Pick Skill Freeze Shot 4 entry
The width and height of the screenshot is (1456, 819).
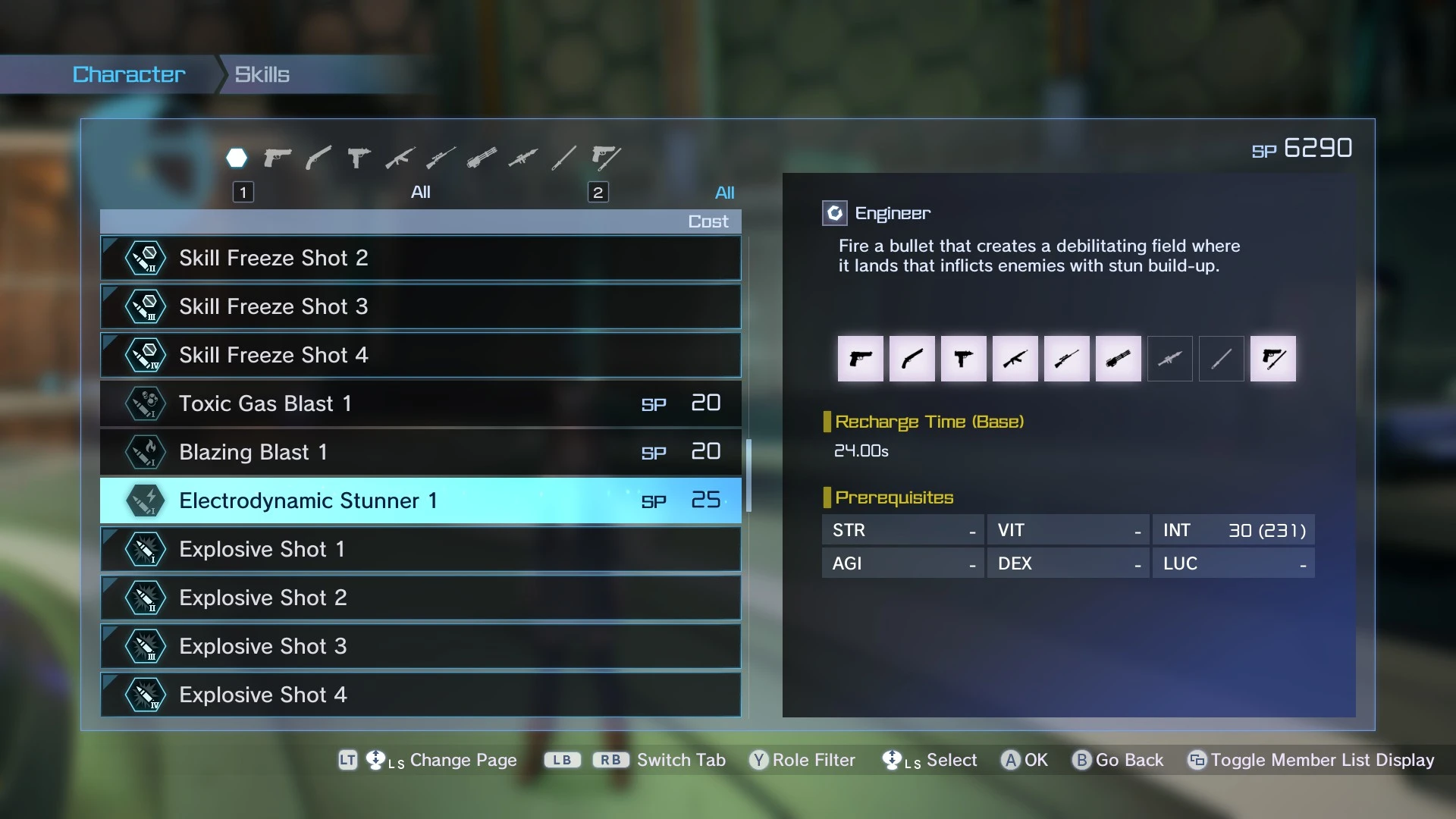420,355
